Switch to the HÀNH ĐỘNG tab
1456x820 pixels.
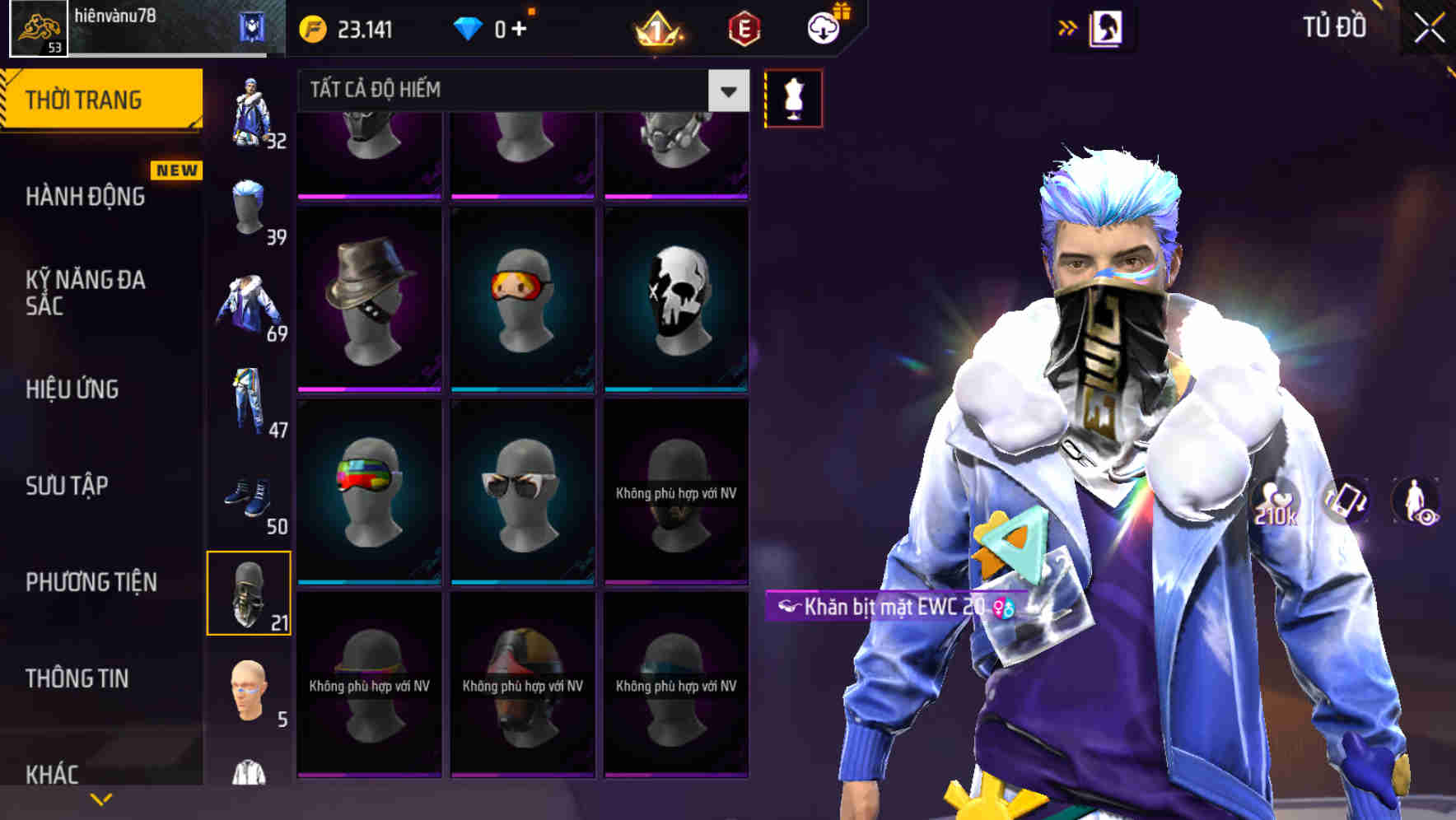pyautogui.click(x=86, y=196)
